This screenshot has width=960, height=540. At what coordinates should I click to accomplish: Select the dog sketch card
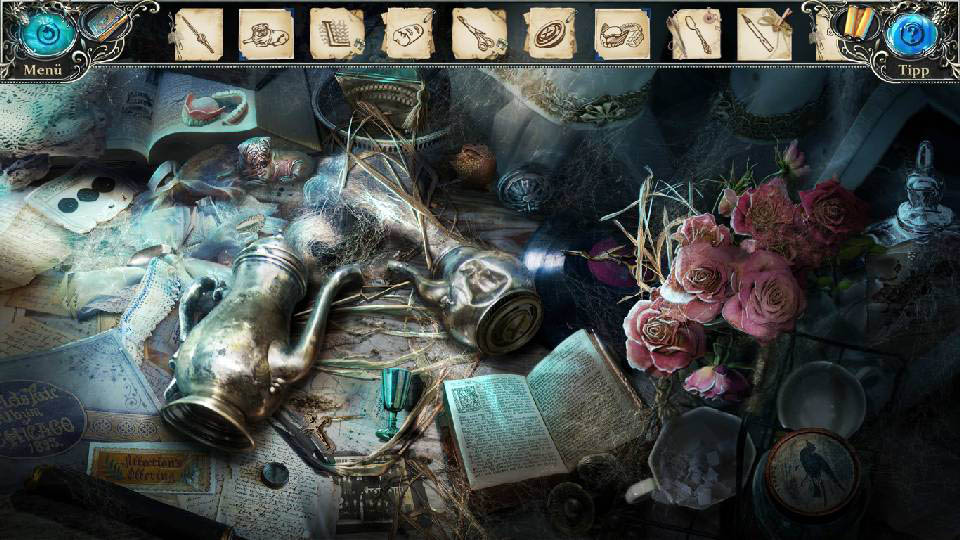(266, 34)
